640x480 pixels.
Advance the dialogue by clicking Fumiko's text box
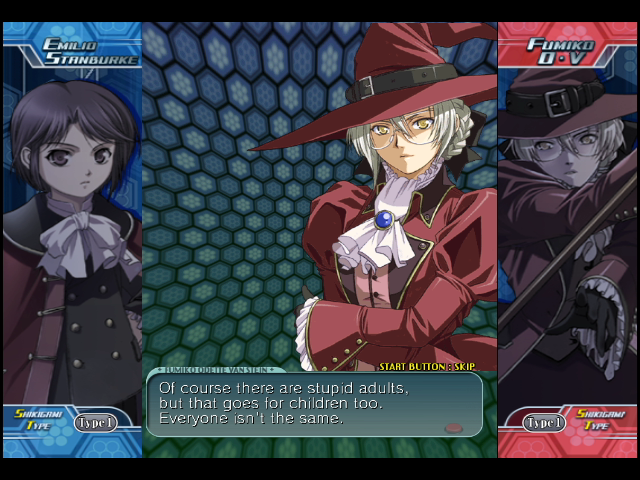pos(314,403)
